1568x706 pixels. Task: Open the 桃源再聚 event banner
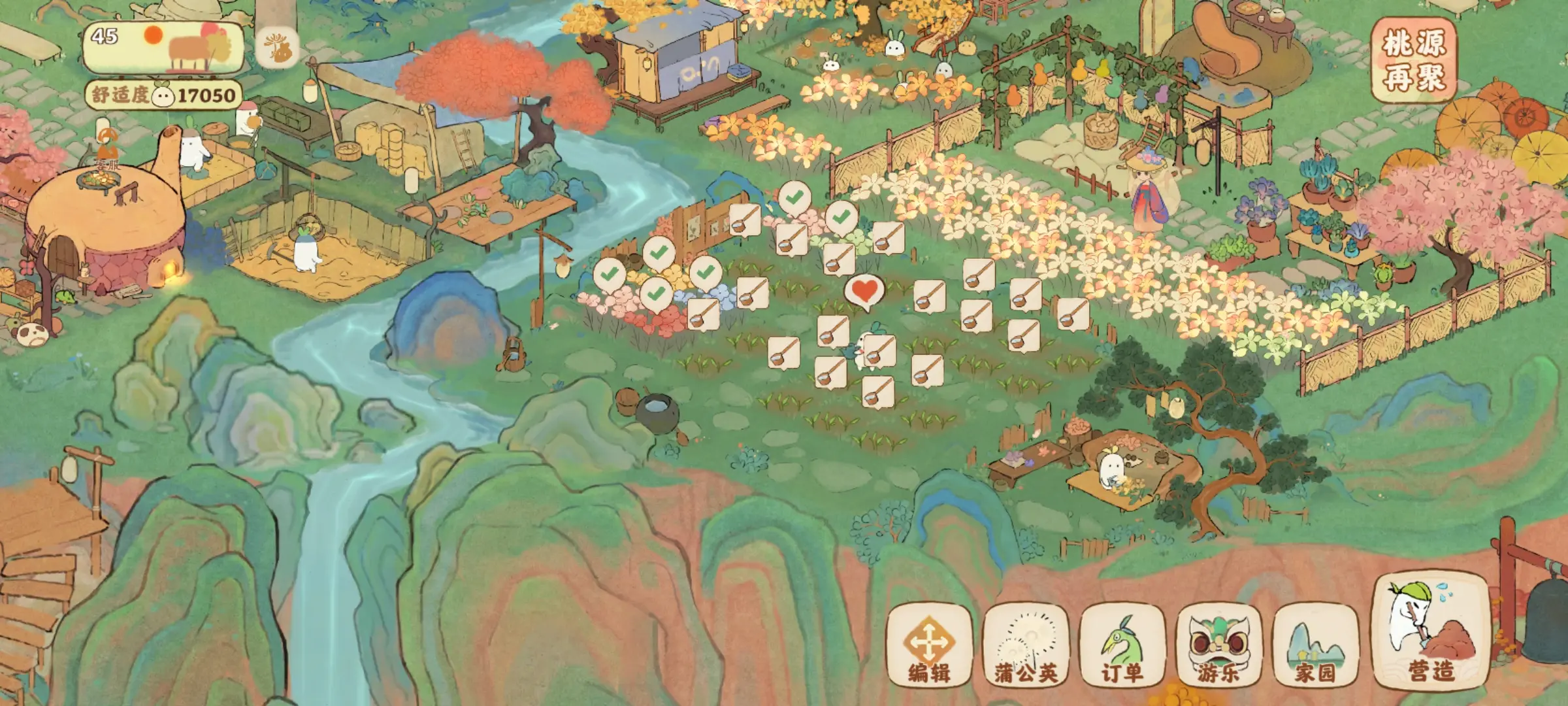click(1414, 60)
